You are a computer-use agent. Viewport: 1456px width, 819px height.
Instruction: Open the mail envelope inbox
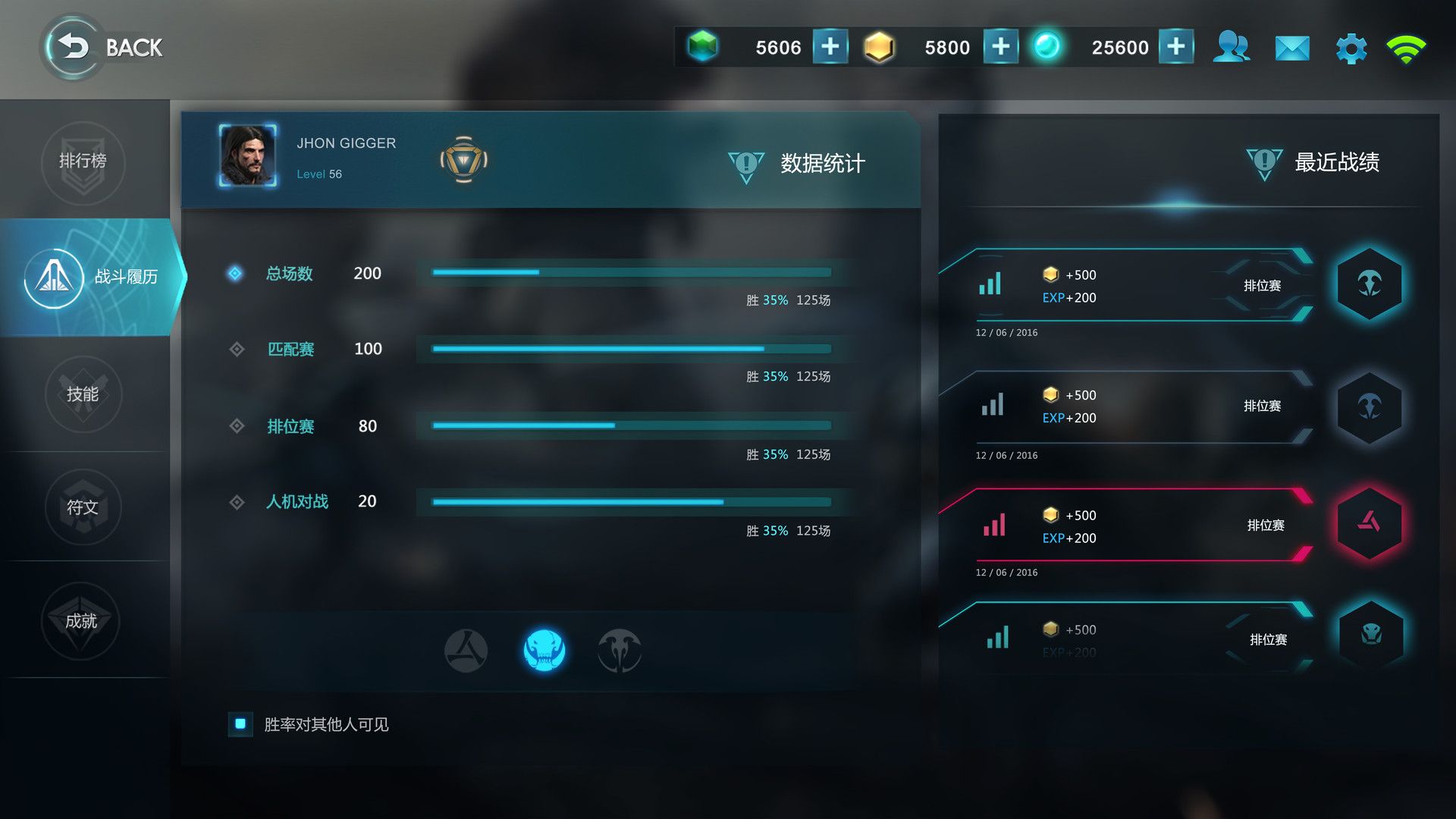pos(1292,49)
